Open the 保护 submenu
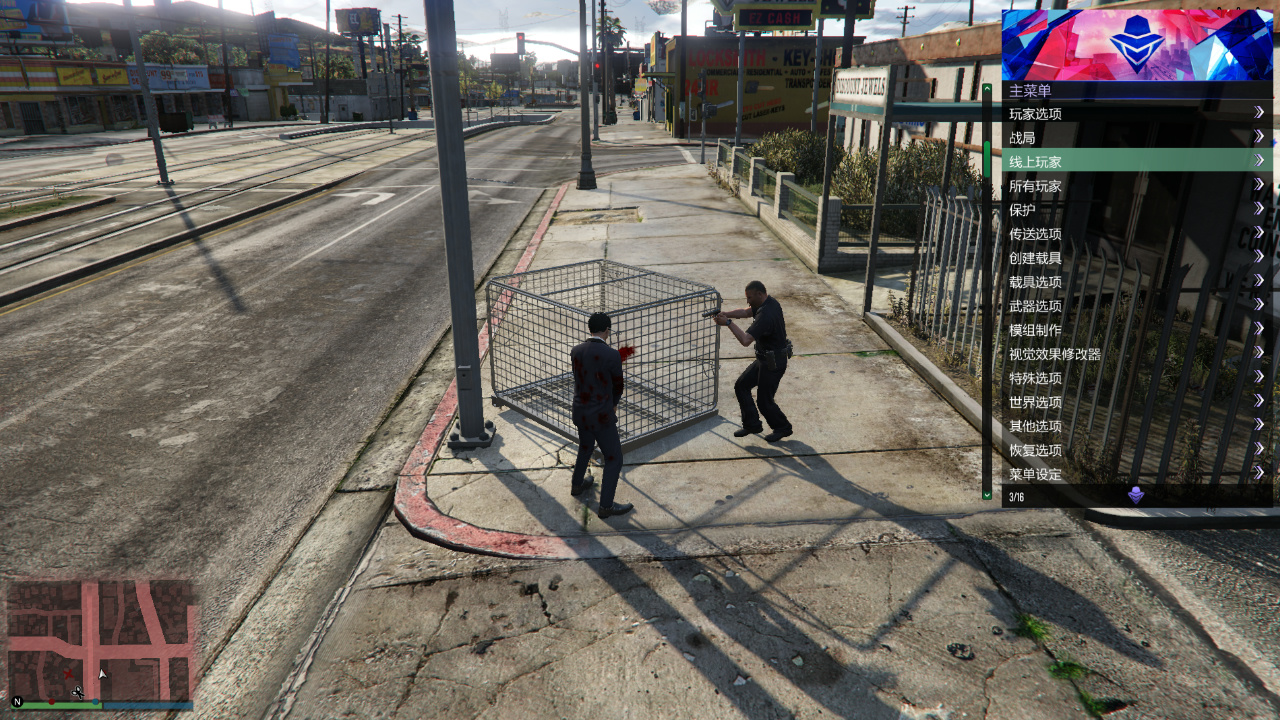This screenshot has width=1280, height=720. [x=1135, y=210]
